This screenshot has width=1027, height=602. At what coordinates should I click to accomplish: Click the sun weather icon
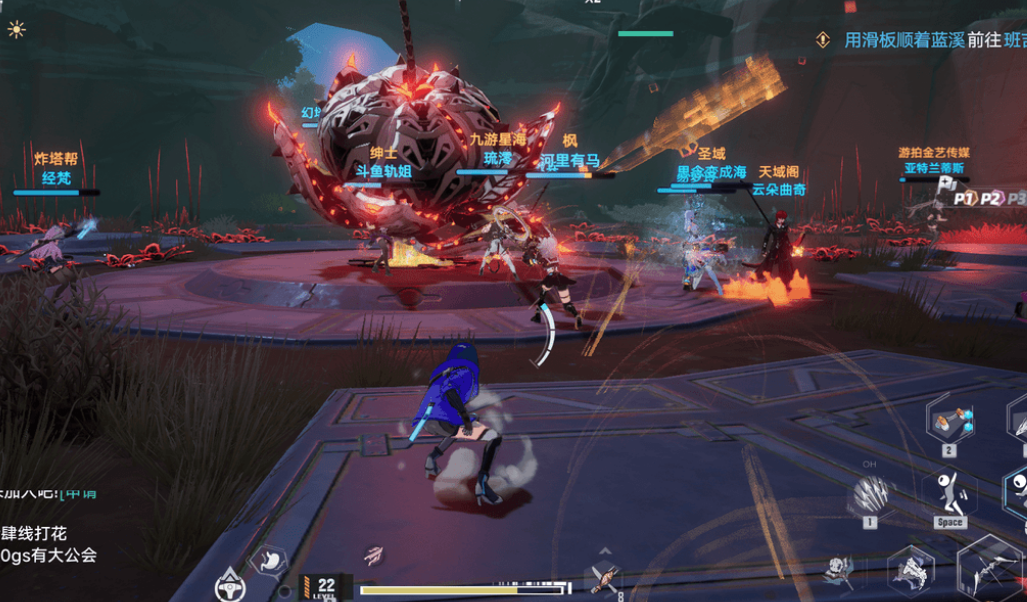(16, 29)
